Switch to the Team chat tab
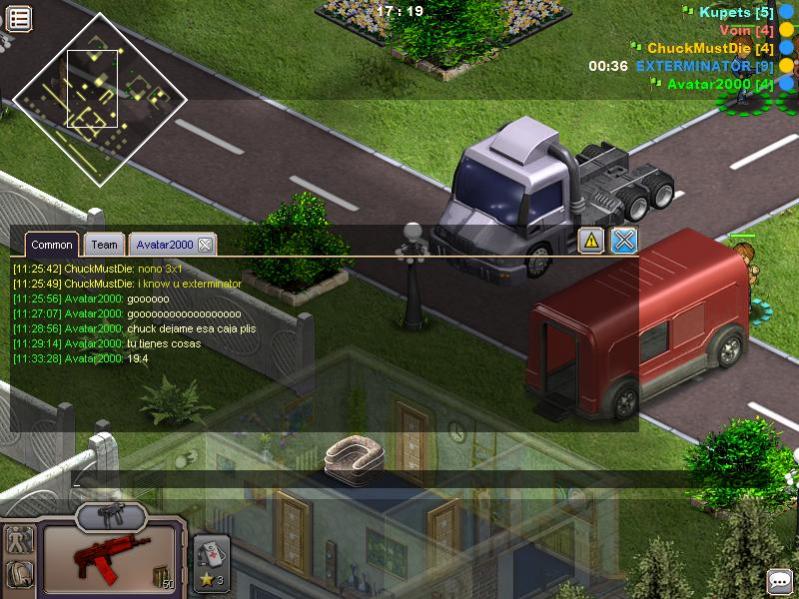The image size is (799, 599). click(x=104, y=245)
